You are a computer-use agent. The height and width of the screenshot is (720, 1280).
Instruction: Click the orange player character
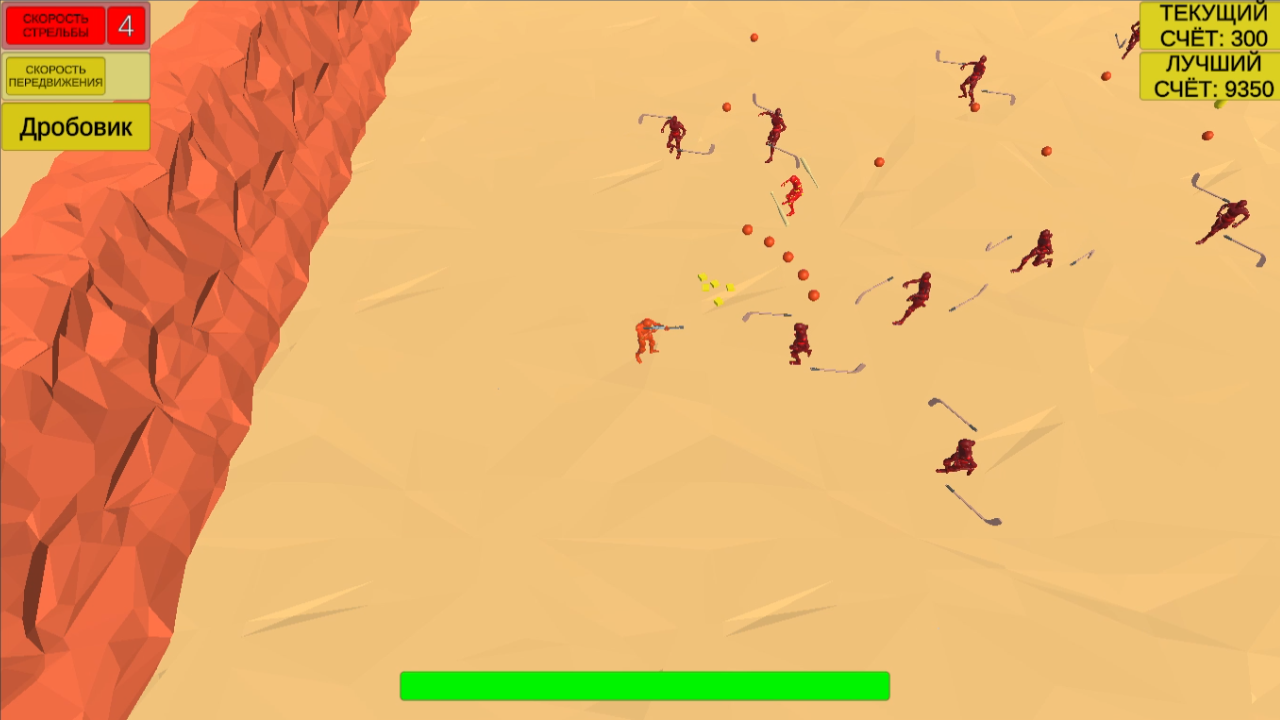point(648,338)
